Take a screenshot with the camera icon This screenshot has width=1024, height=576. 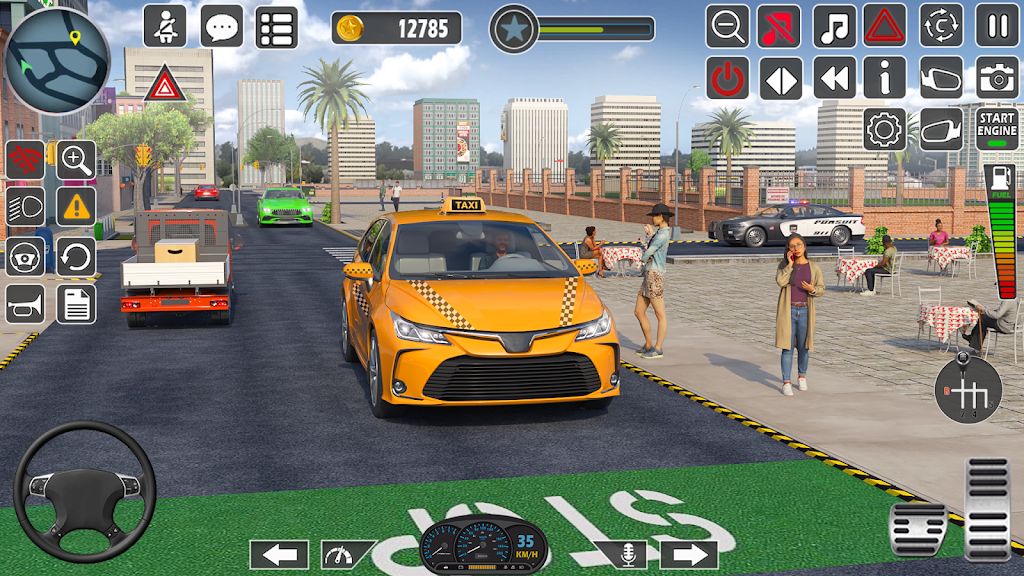coord(996,78)
